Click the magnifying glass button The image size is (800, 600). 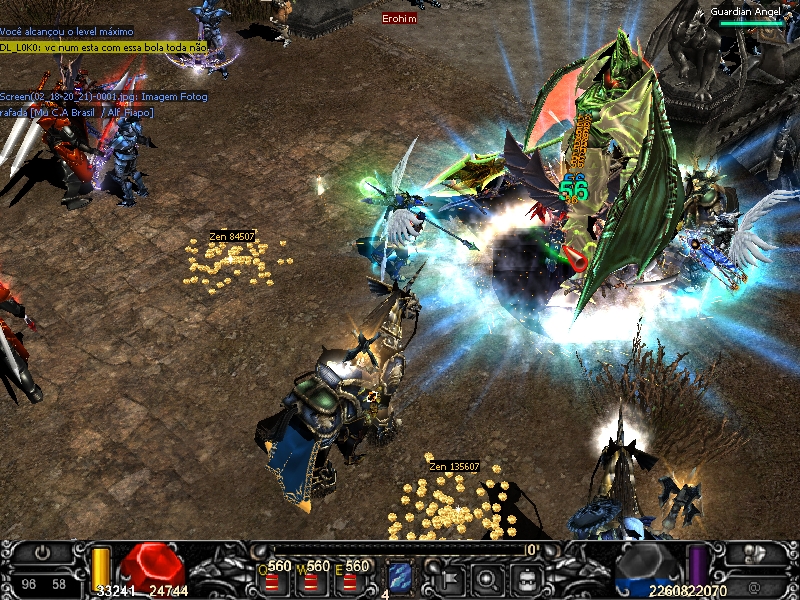486,577
